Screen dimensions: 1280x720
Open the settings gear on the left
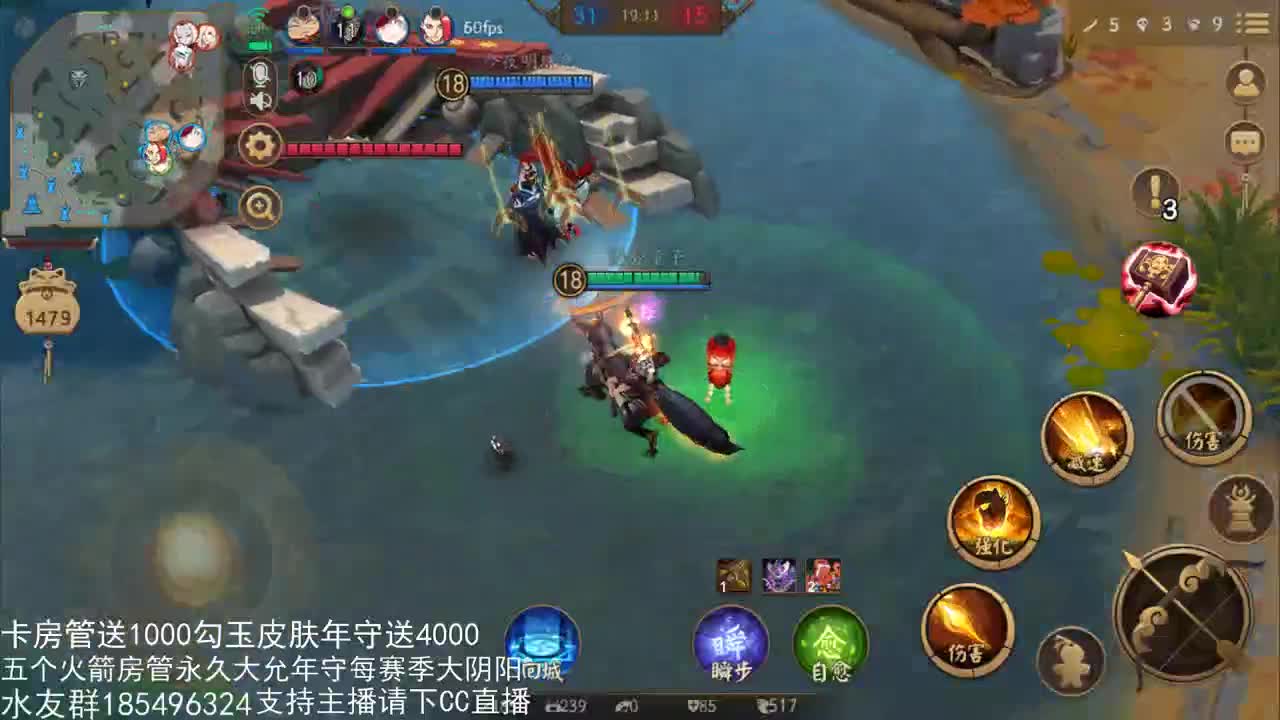pyautogui.click(x=259, y=144)
